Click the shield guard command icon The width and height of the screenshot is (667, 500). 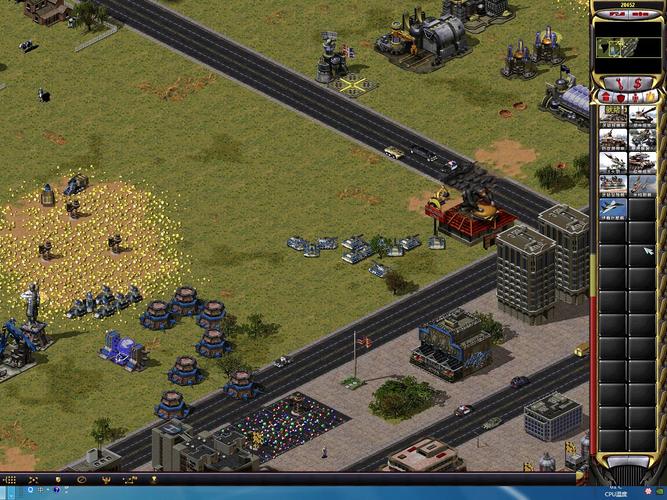58,479
